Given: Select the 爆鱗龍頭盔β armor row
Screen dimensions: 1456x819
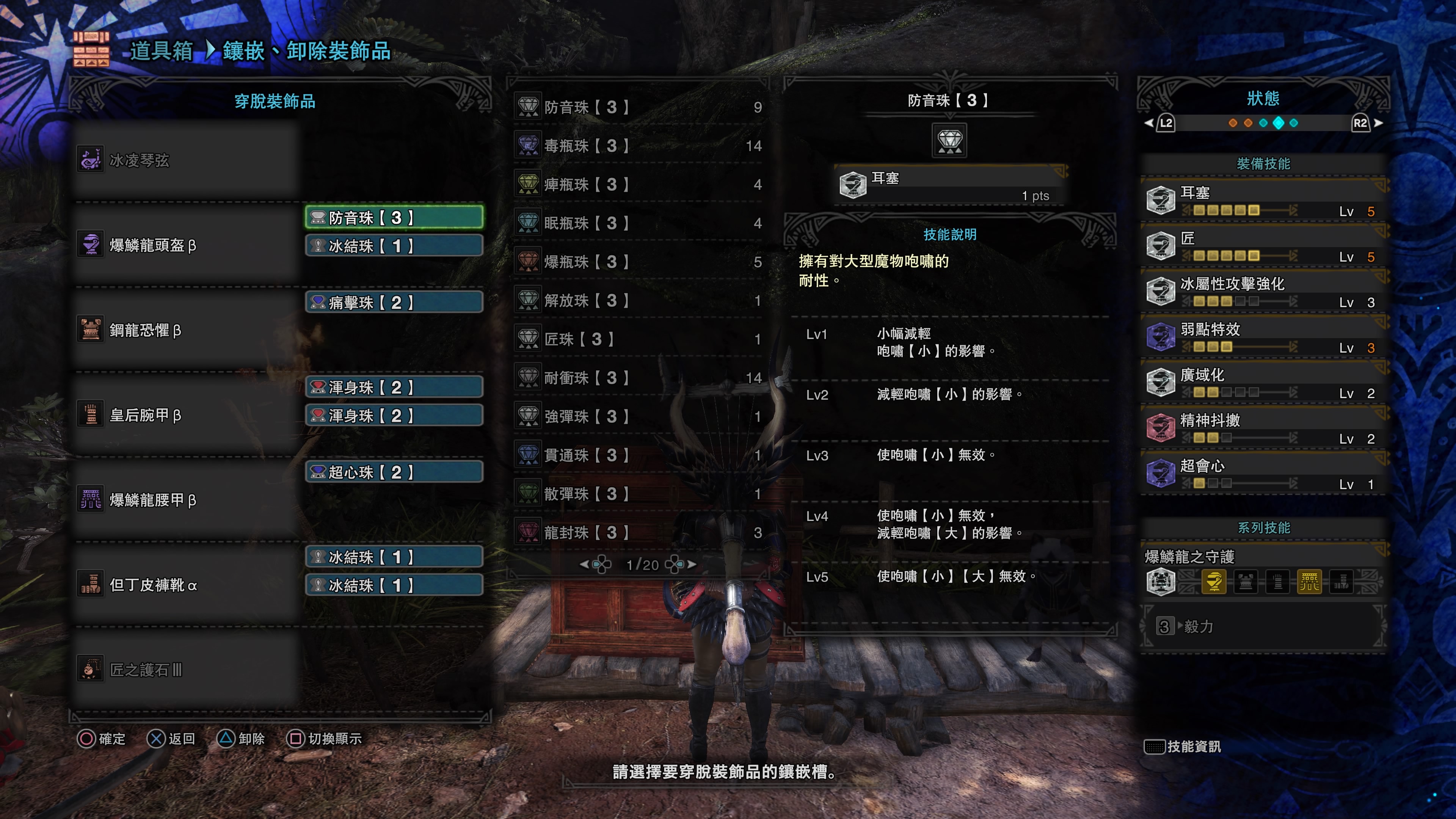Looking at the screenshot, I should pyautogui.click(x=187, y=245).
